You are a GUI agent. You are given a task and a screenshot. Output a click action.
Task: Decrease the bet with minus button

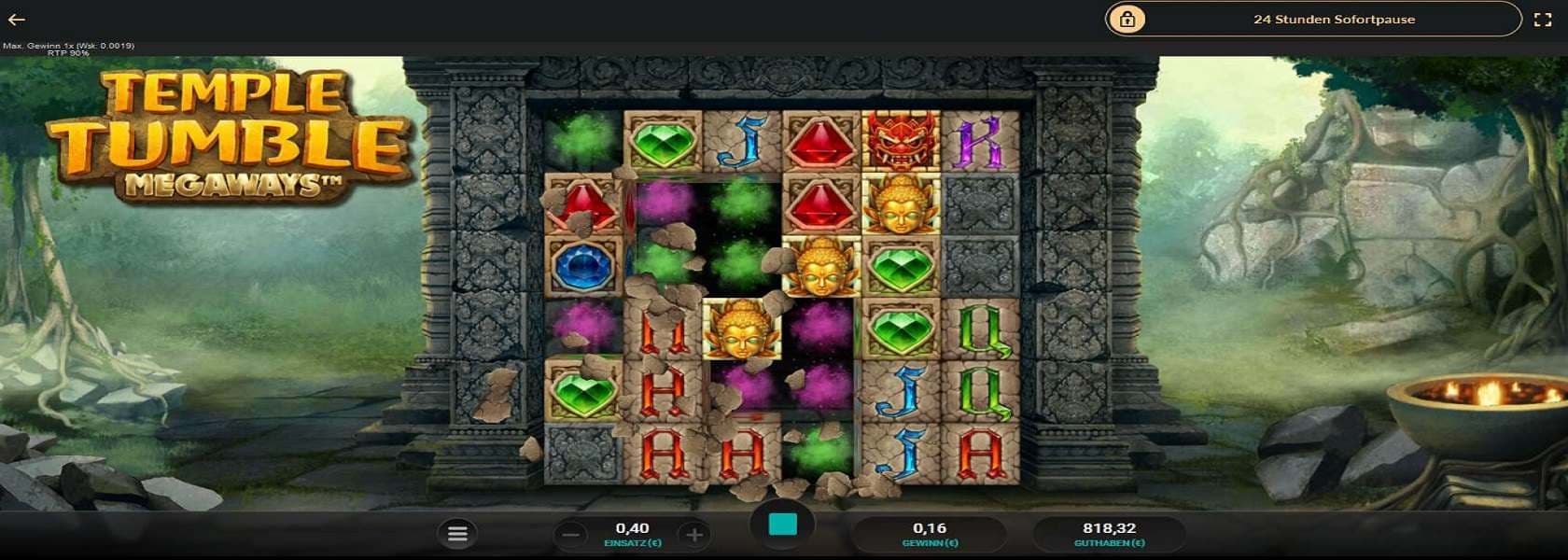572,535
